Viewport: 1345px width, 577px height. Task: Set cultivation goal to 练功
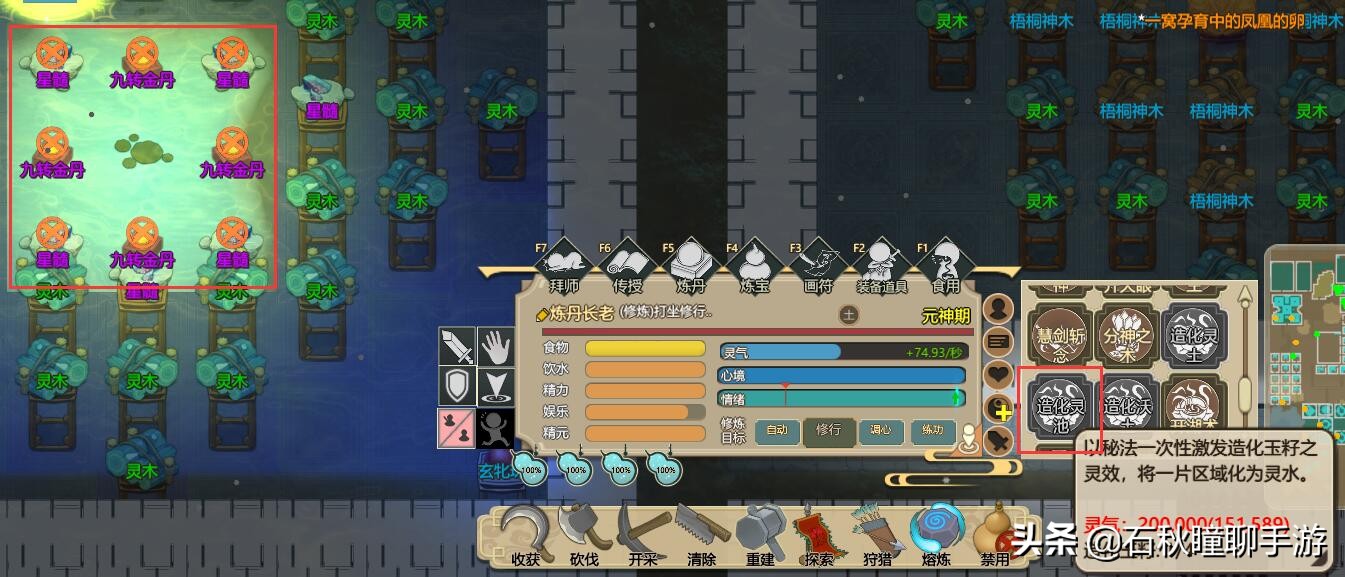(933, 431)
